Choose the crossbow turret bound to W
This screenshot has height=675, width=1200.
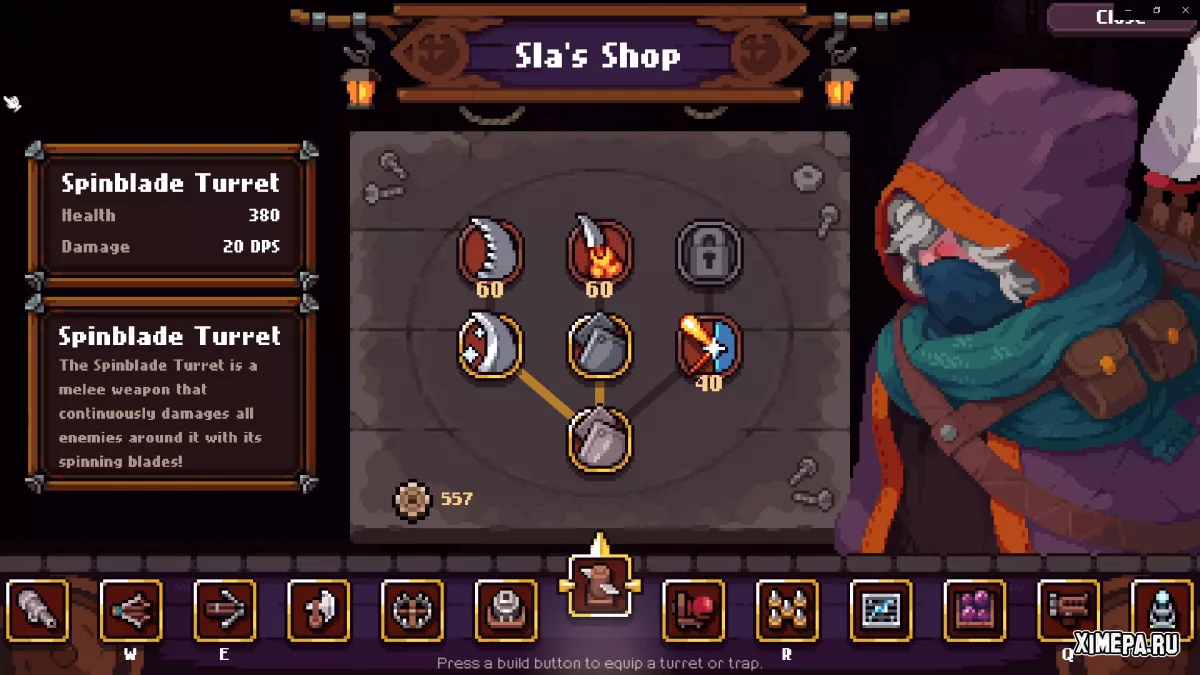click(x=131, y=610)
